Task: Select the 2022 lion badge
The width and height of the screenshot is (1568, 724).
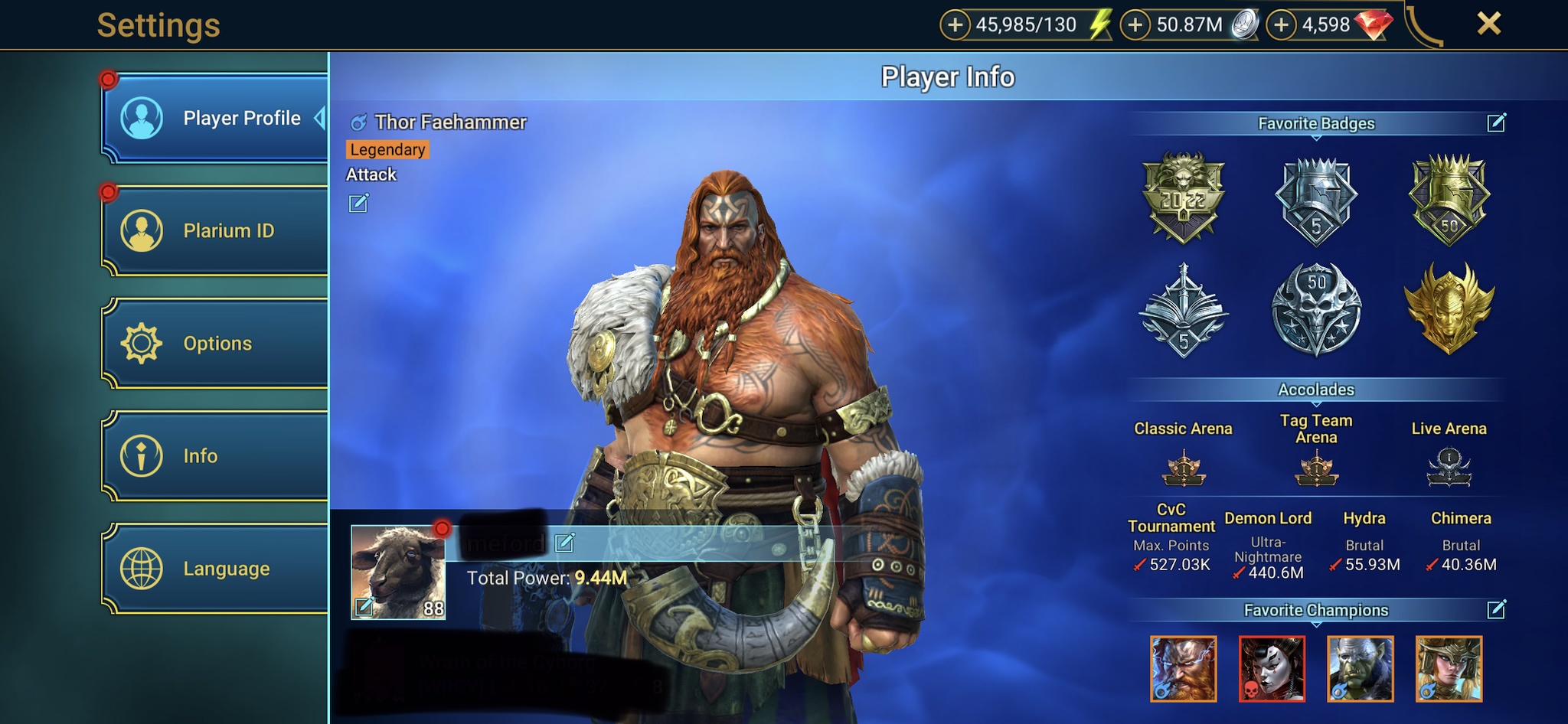Action: click(x=1184, y=197)
